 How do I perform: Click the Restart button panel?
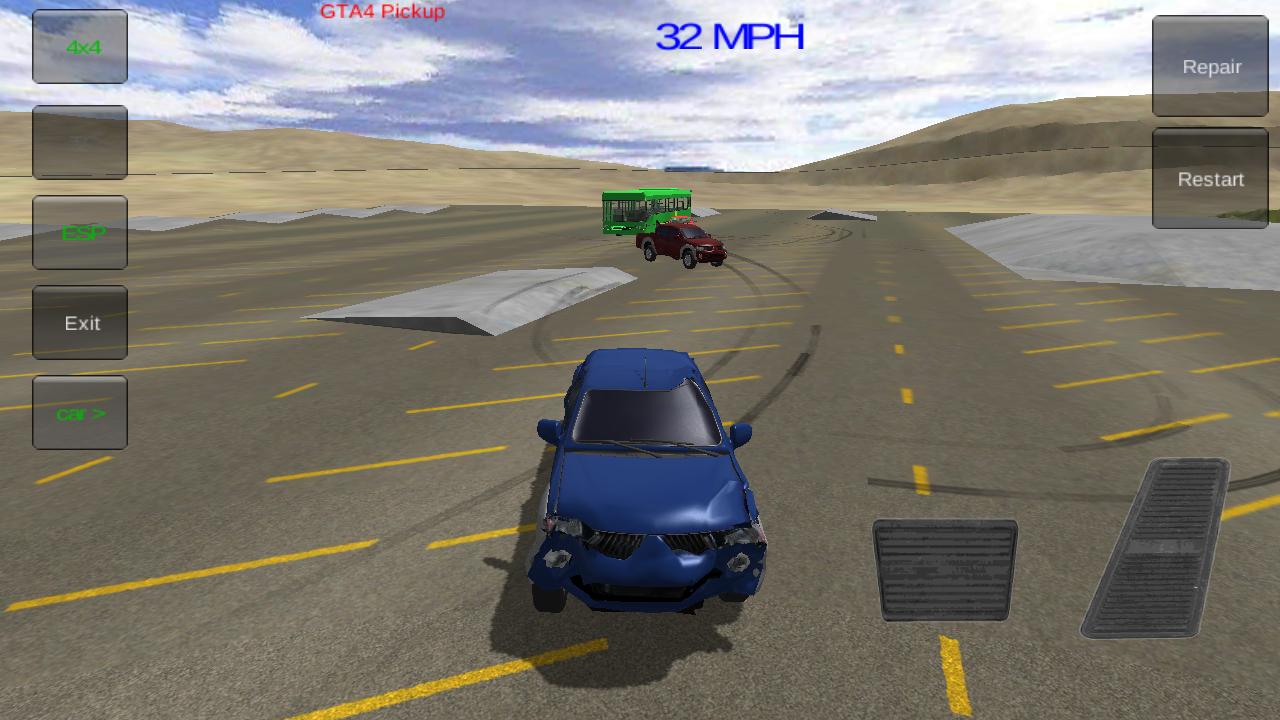point(1210,179)
